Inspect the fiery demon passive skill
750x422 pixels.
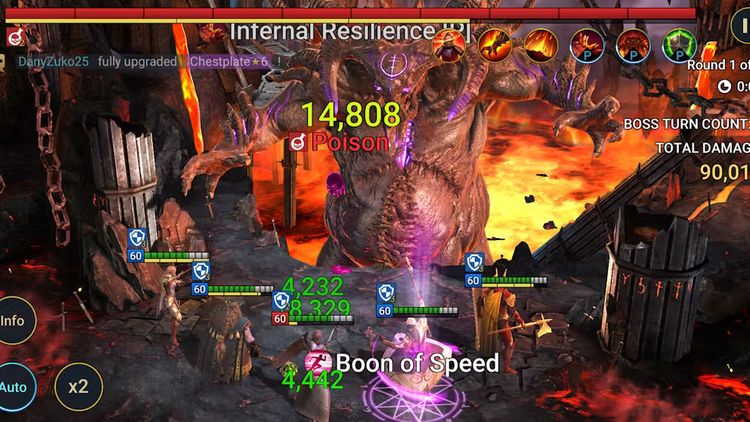632,44
